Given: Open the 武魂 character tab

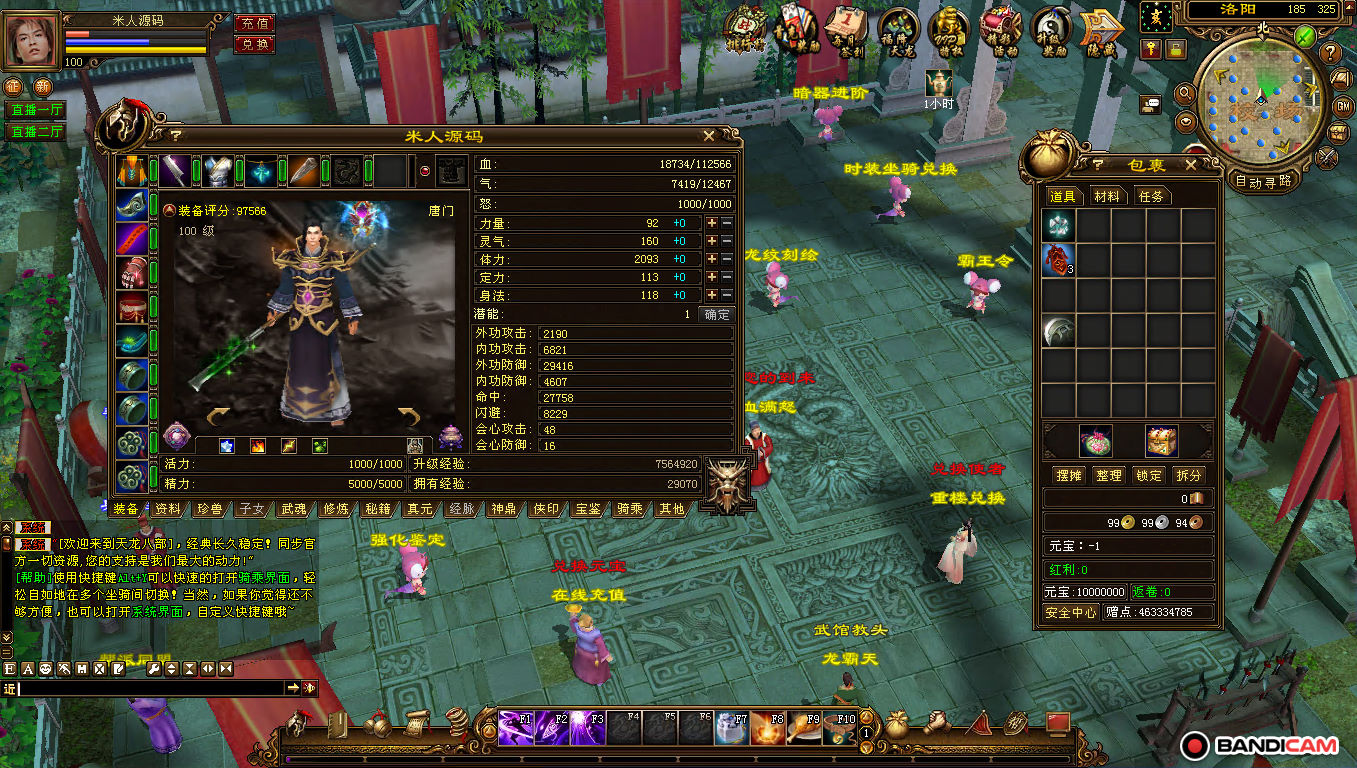Looking at the screenshot, I should (x=294, y=509).
